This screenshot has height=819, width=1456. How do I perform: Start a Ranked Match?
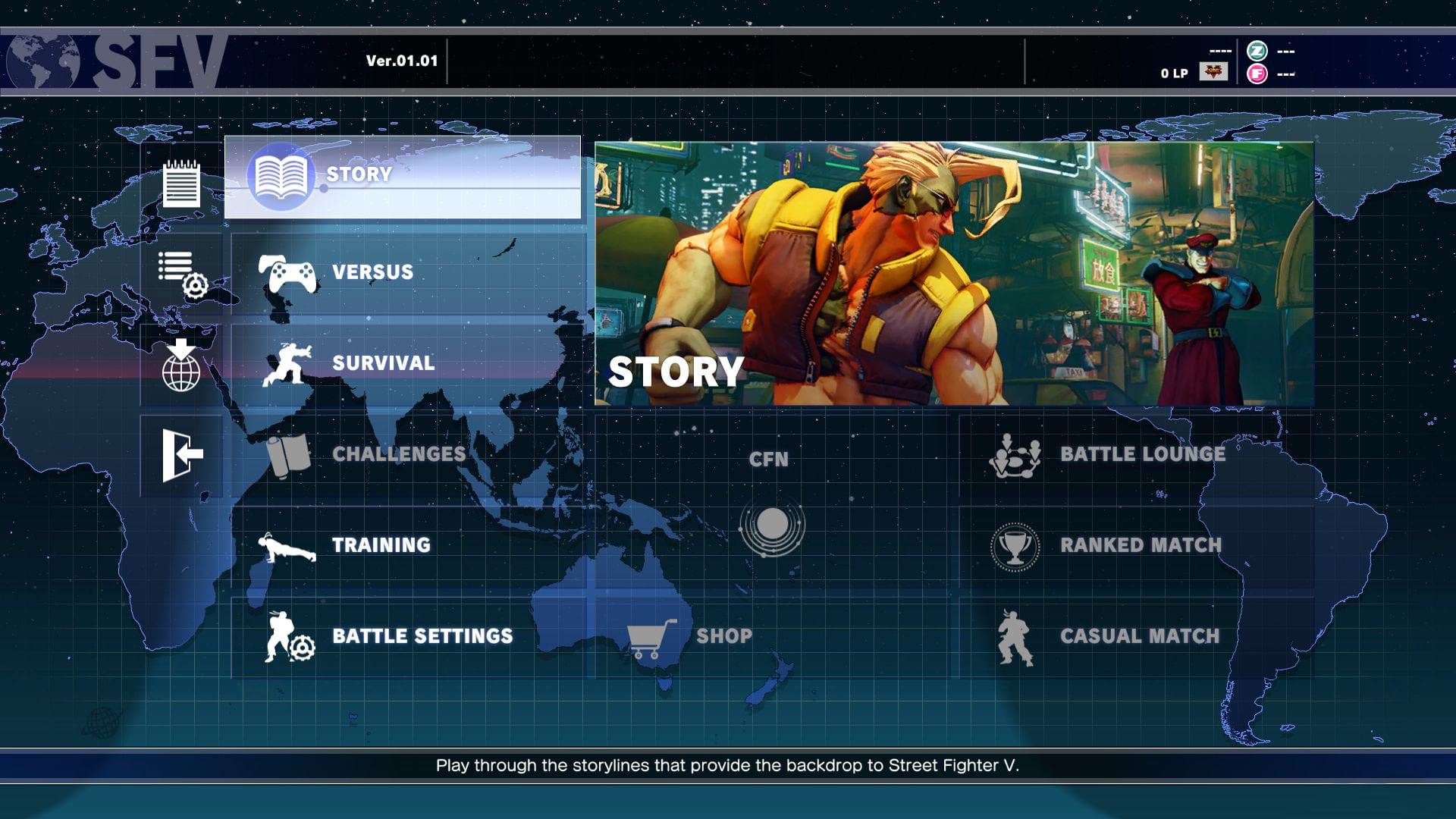point(1136,545)
